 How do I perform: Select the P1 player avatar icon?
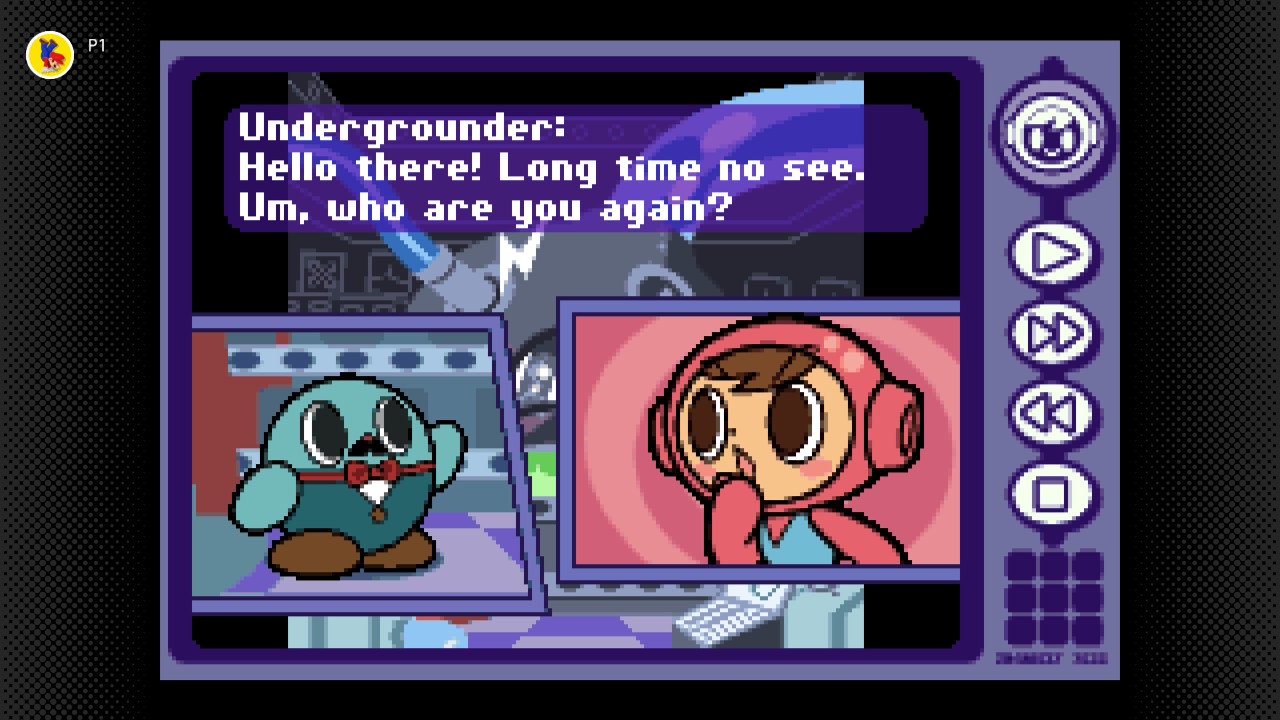tap(50, 55)
